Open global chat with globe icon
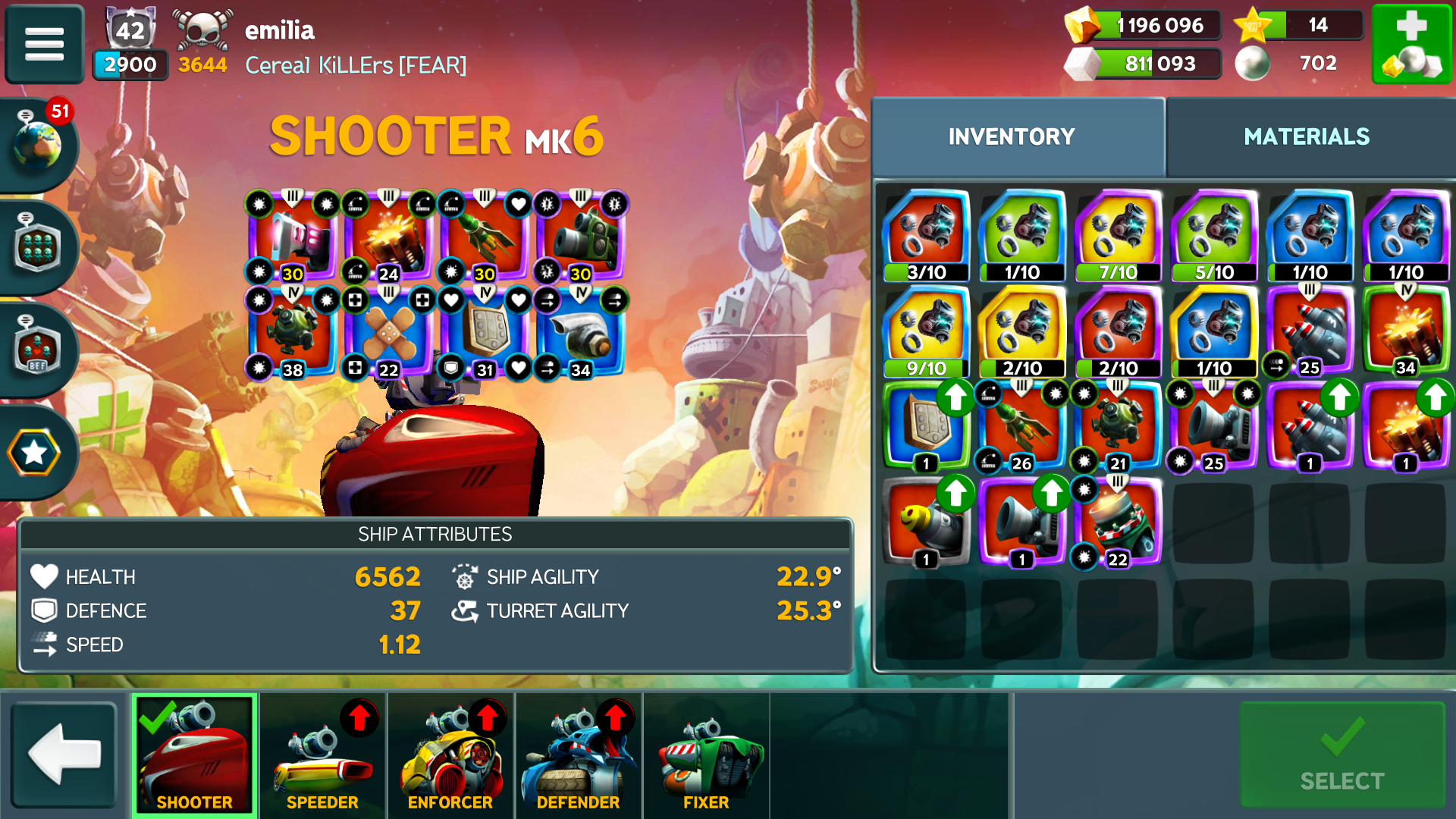 (x=36, y=143)
